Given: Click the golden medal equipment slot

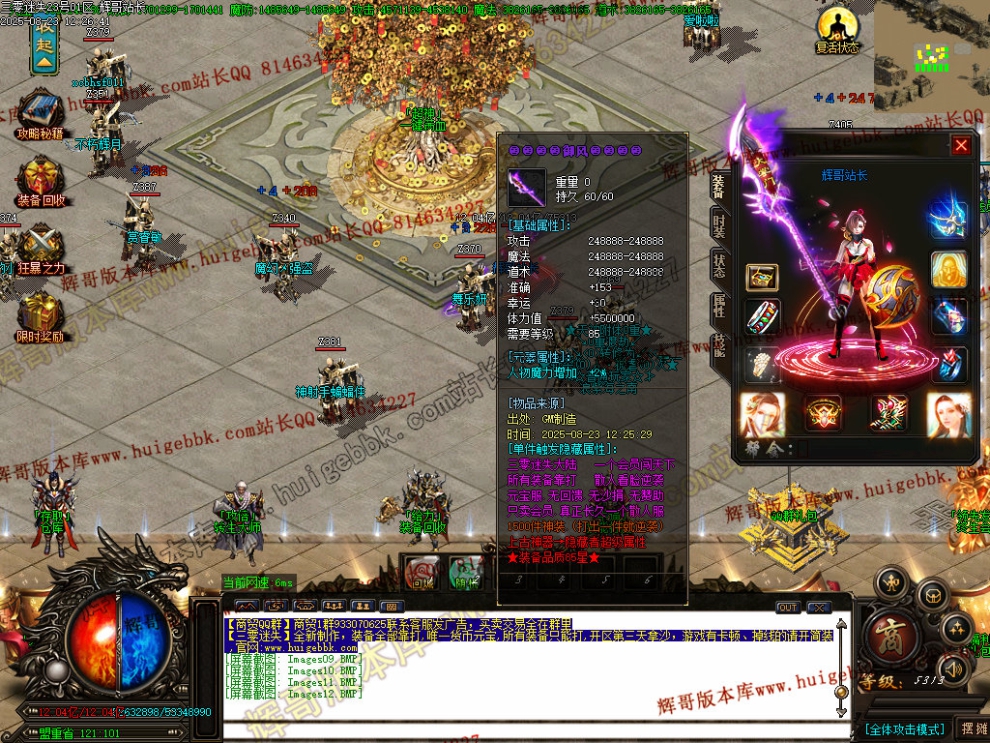Looking at the screenshot, I should pyautogui.click(x=949, y=269).
